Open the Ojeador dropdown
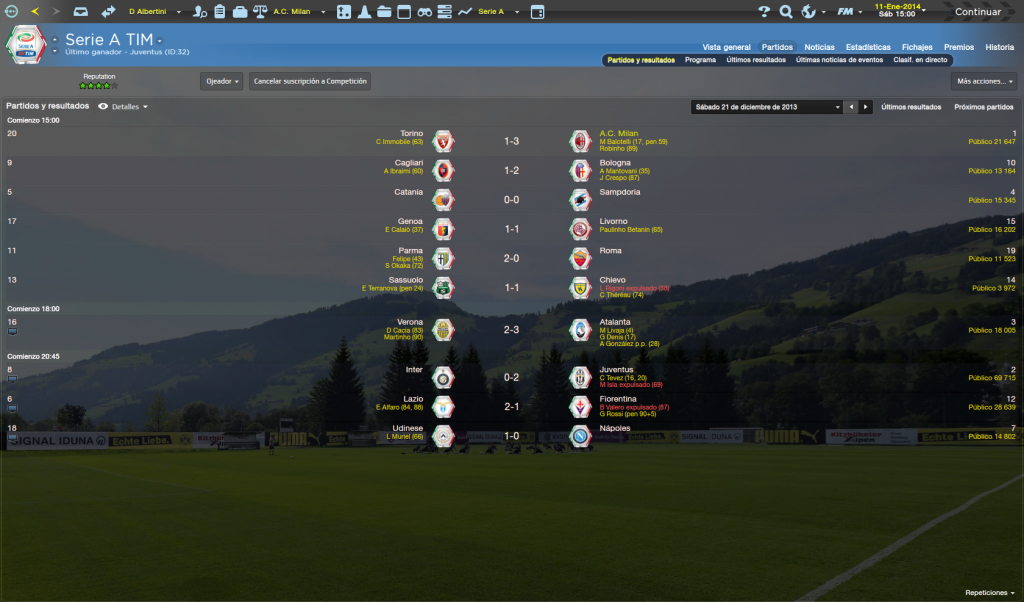Viewport: 1024px width, 602px height. pos(221,81)
